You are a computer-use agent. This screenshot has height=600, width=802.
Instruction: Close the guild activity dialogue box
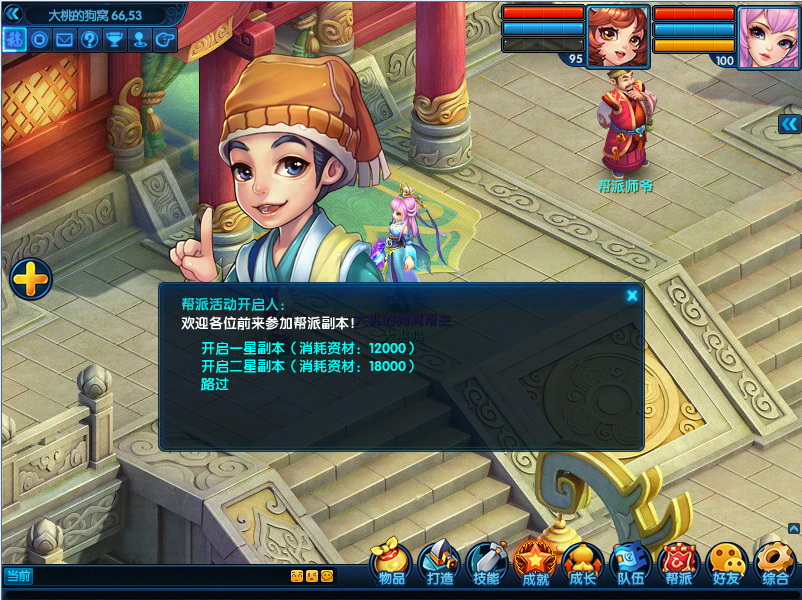click(632, 295)
